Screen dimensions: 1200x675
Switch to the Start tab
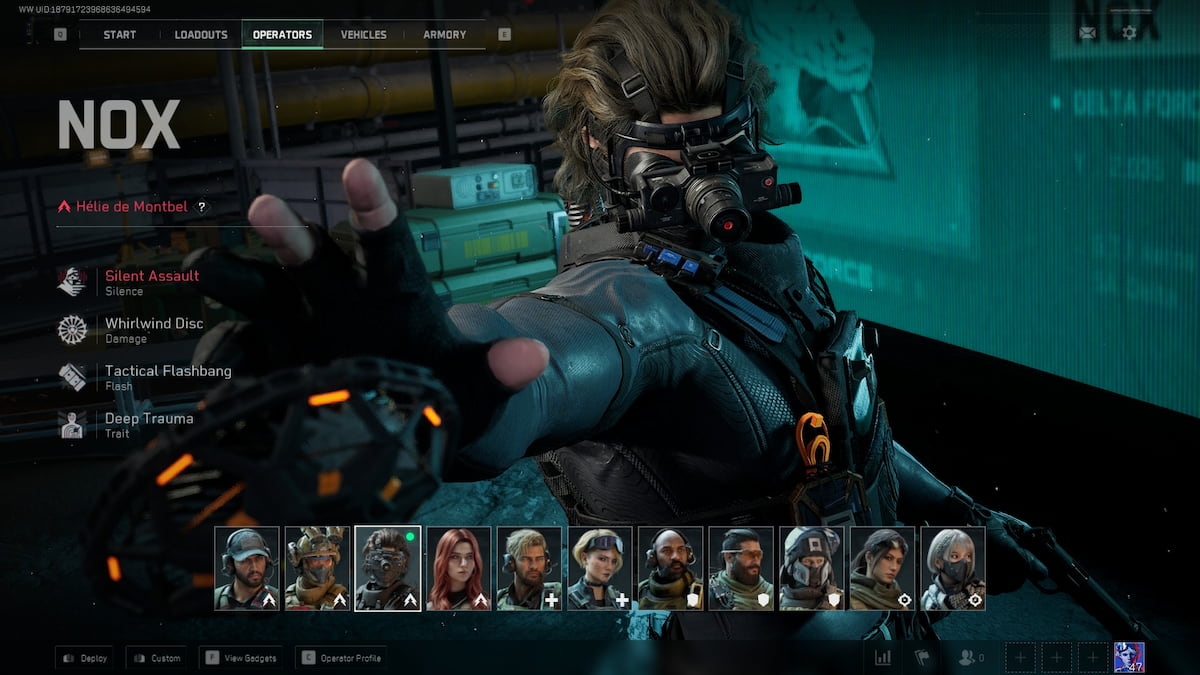pyautogui.click(x=120, y=35)
